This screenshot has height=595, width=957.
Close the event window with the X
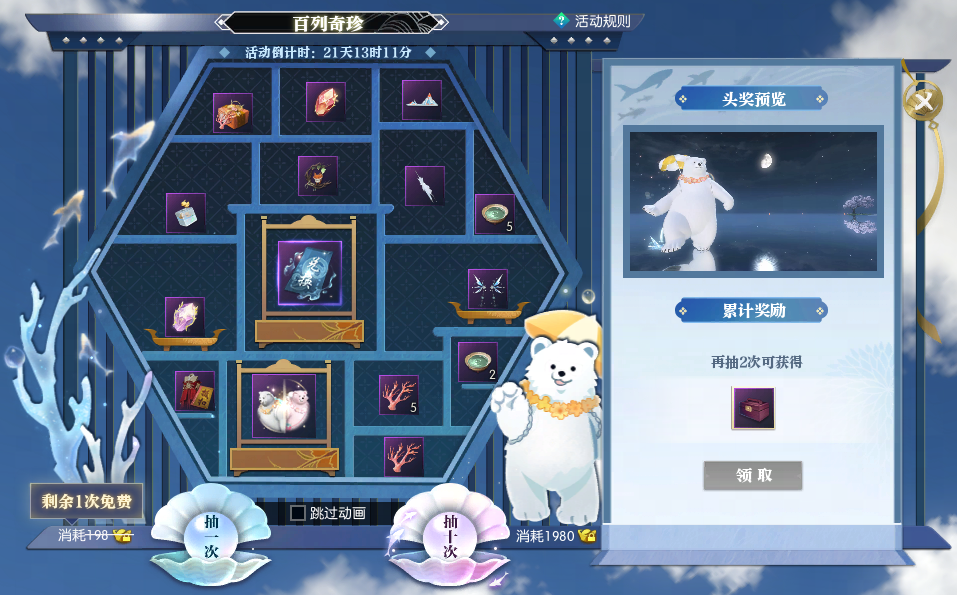(925, 100)
